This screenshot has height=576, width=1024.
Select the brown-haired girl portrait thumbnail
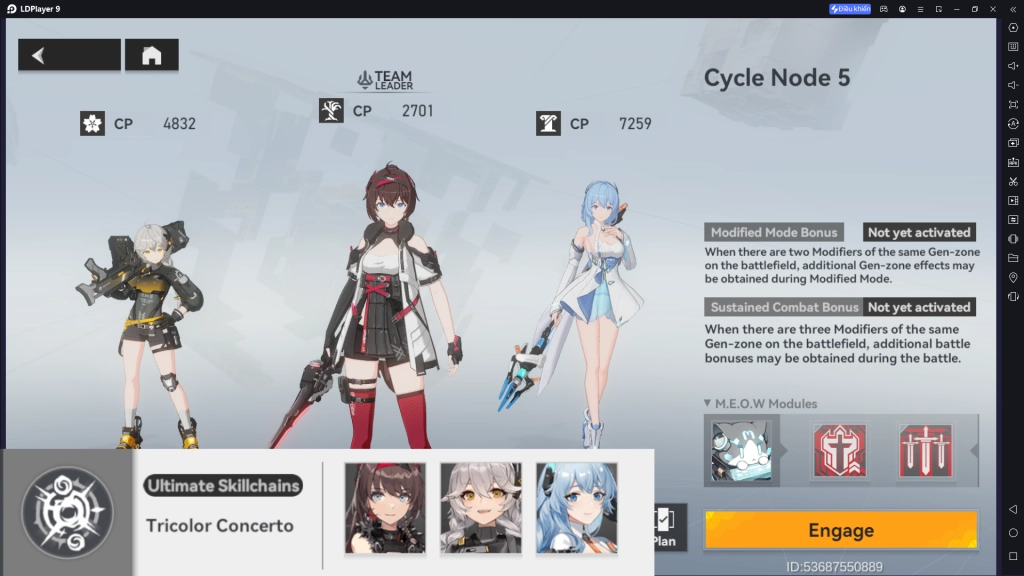pyautogui.click(x=385, y=507)
